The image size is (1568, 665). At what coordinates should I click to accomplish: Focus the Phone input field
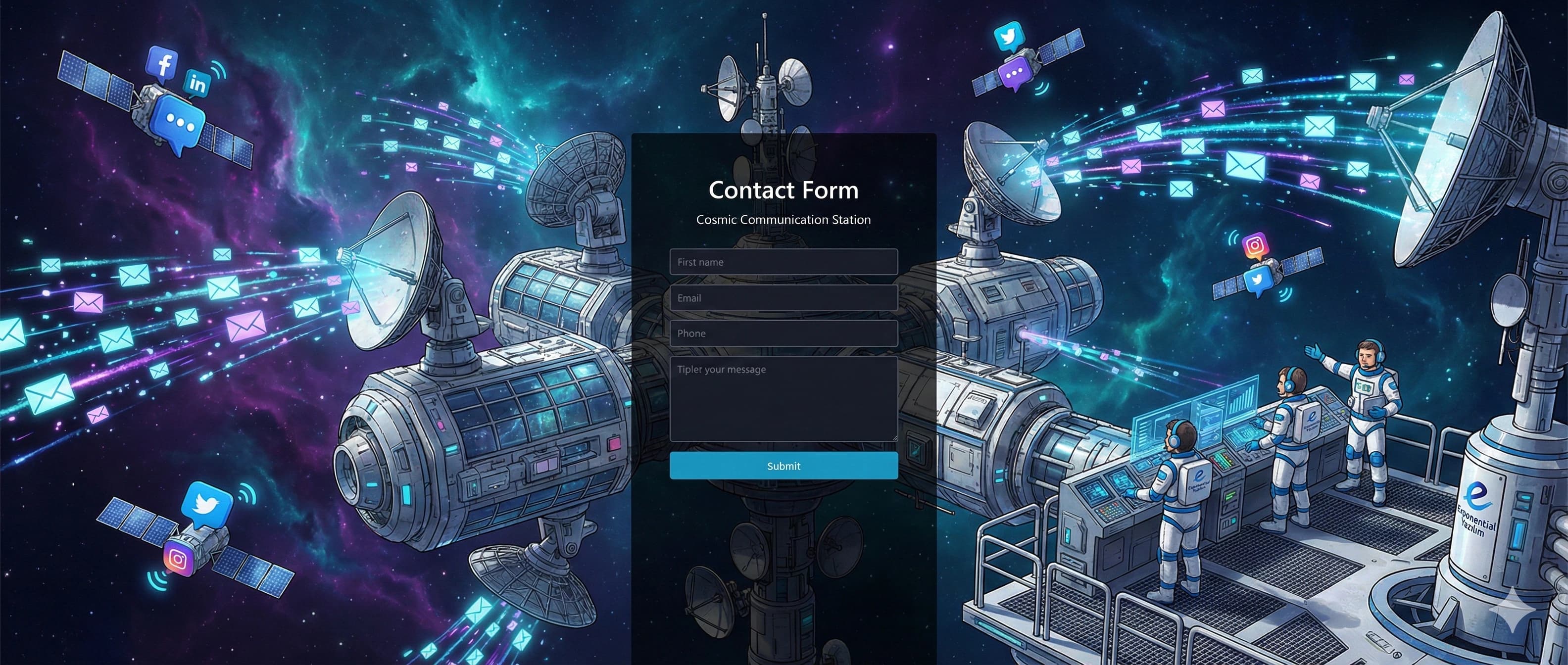(784, 333)
